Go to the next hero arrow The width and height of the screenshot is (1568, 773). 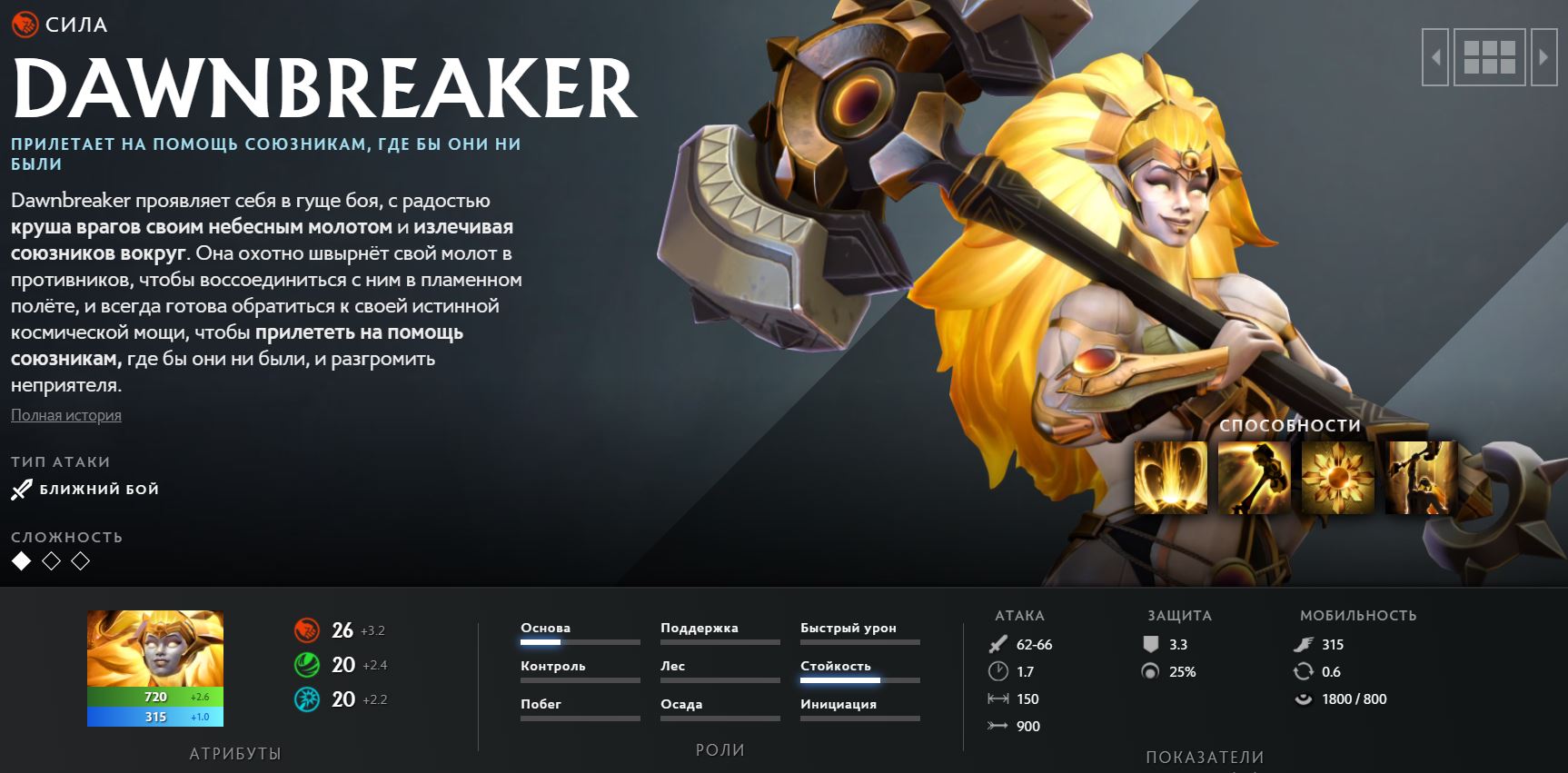pos(1543,57)
